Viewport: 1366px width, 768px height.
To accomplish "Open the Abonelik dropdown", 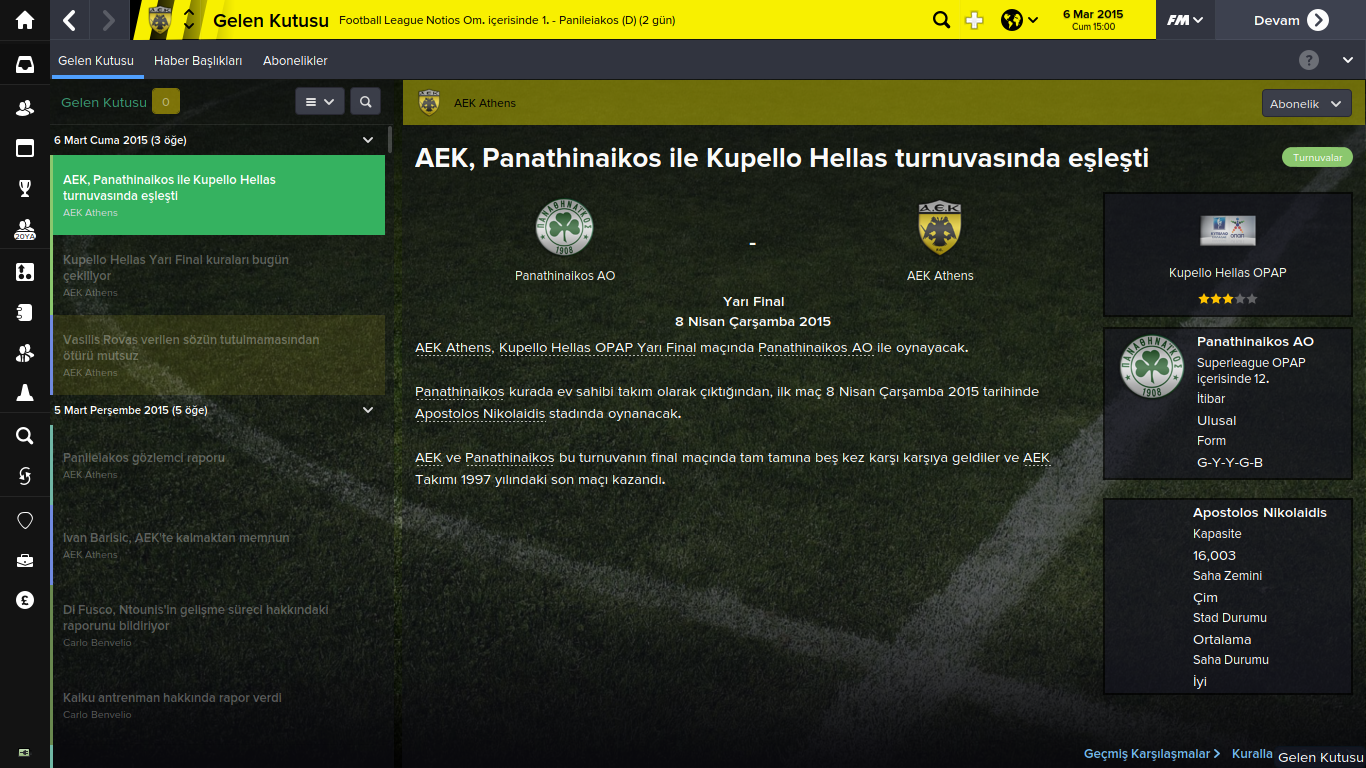I will pos(1306,104).
